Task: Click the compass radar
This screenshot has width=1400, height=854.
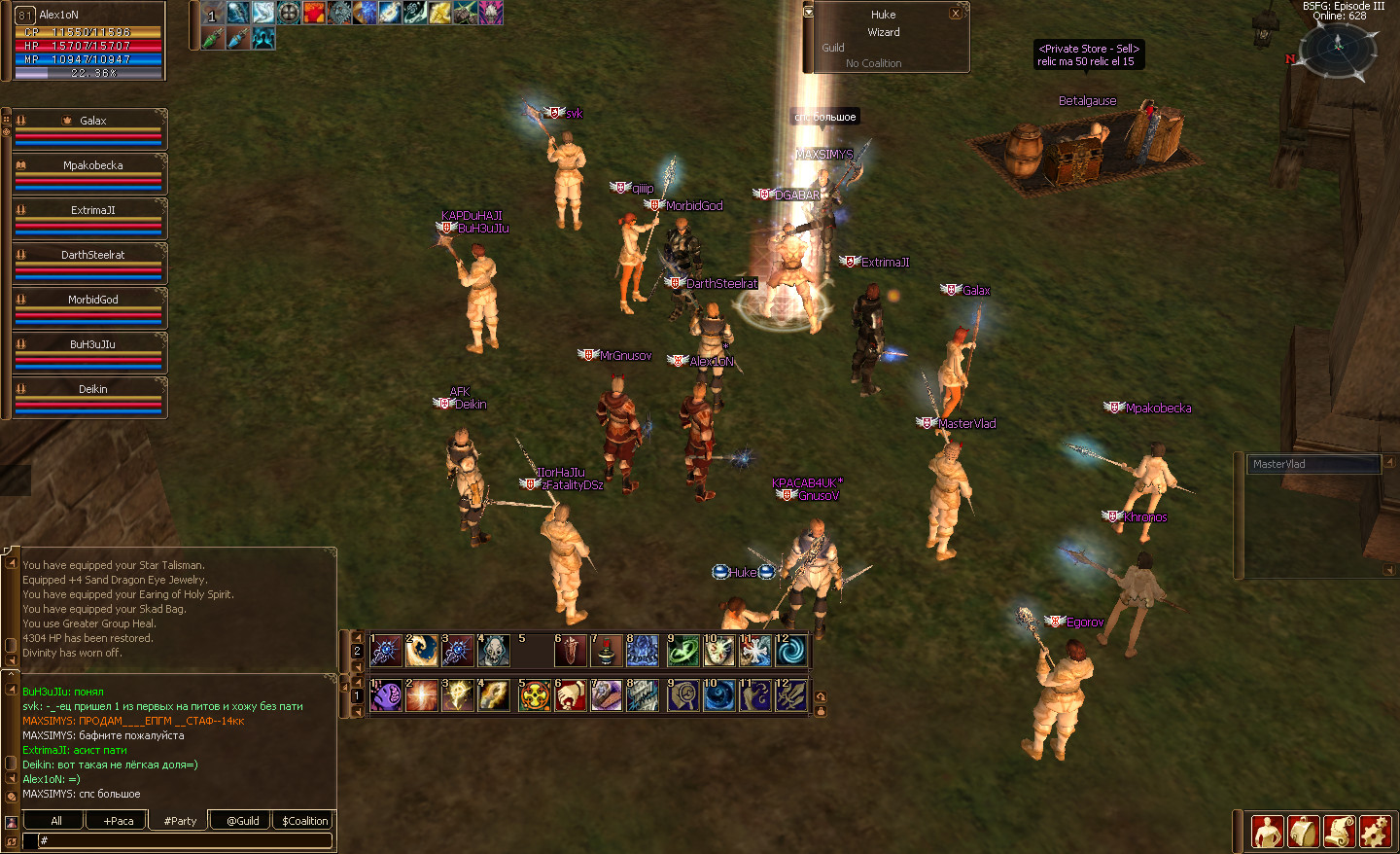Action: click(1338, 45)
